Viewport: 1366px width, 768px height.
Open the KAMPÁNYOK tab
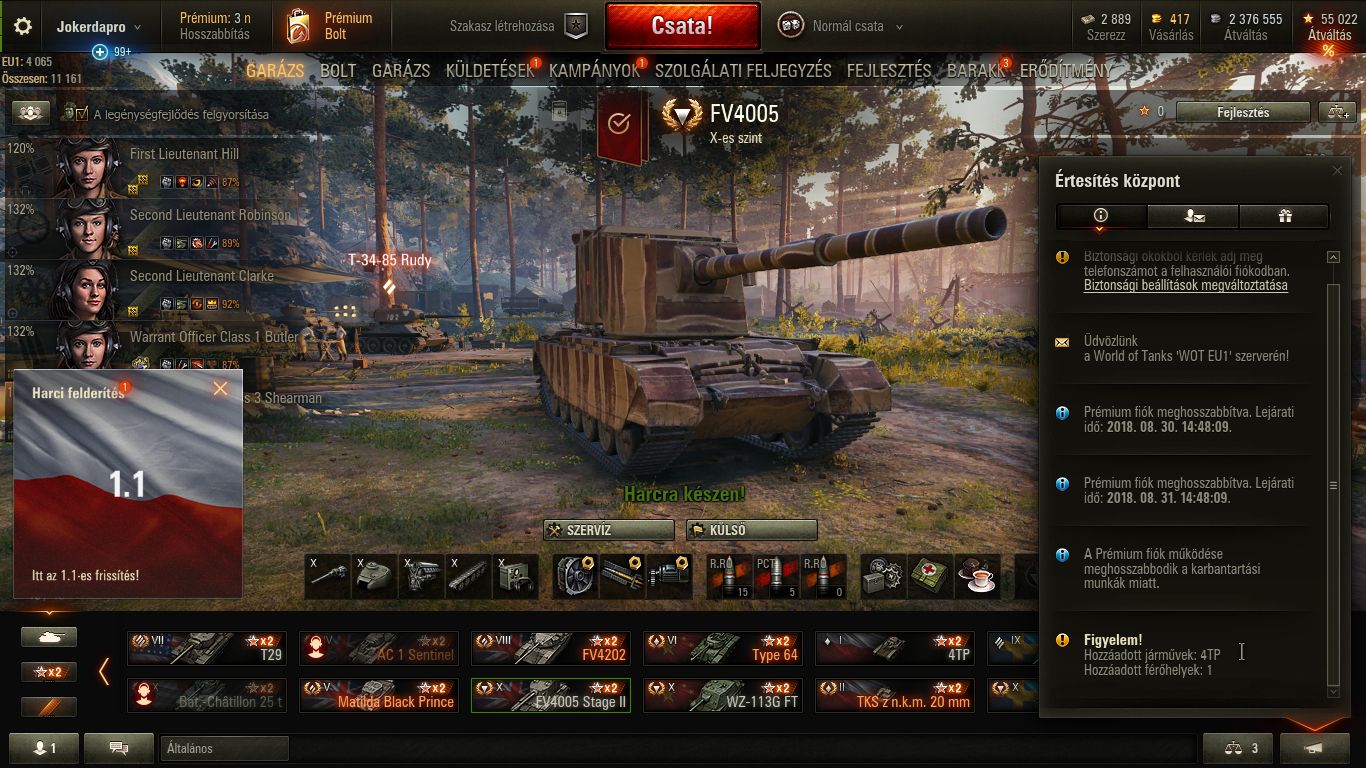point(594,71)
